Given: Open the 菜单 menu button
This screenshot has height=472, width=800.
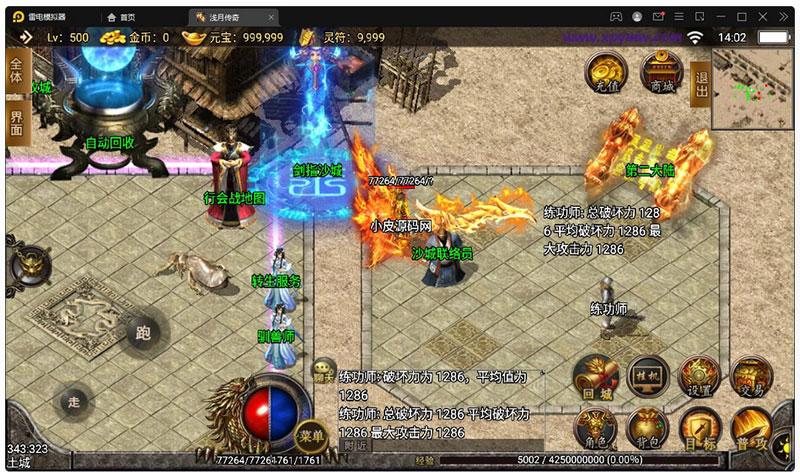Looking at the screenshot, I should pos(311,435).
